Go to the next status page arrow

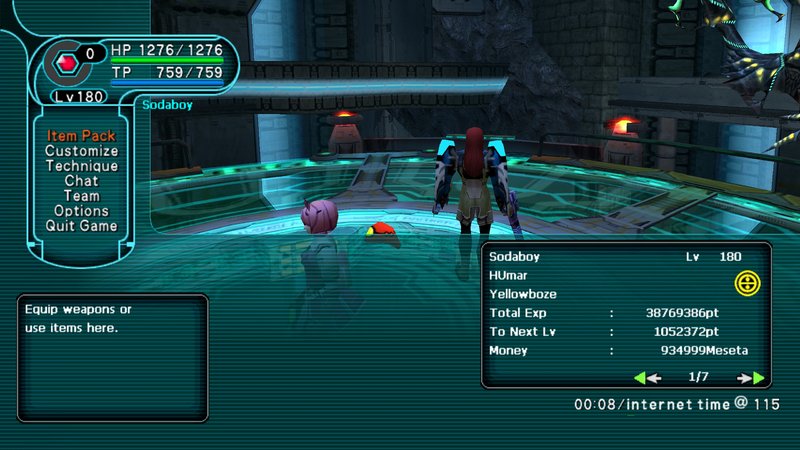(x=751, y=378)
